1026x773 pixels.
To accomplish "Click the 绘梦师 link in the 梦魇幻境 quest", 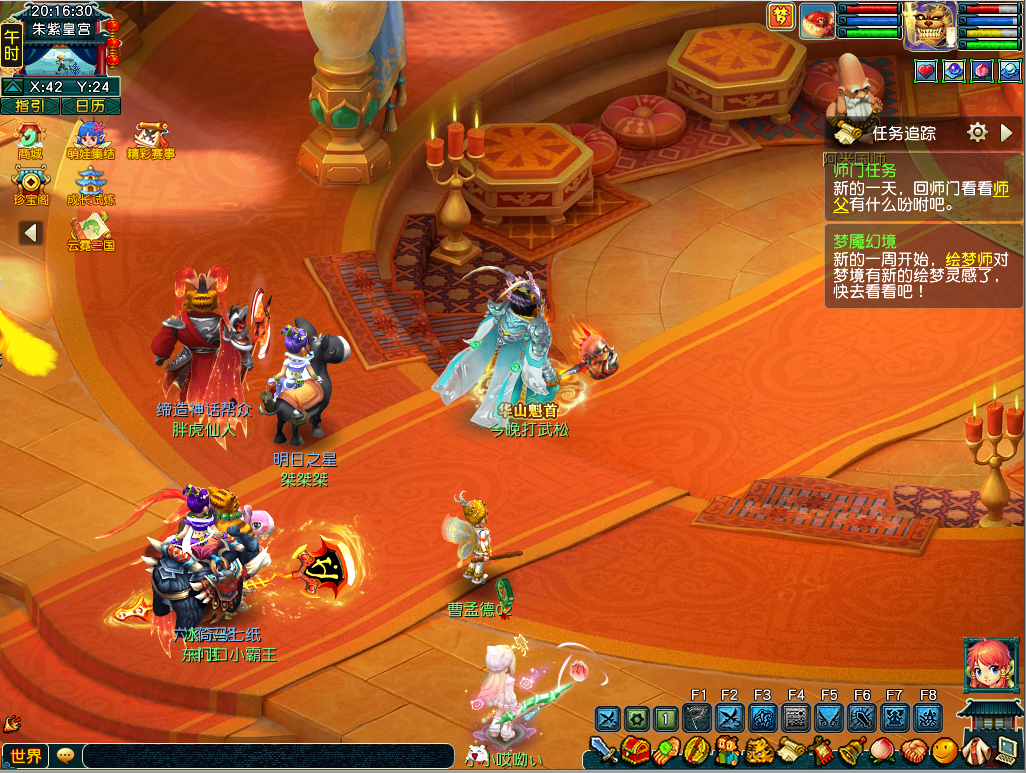I will [x=966, y=259].
